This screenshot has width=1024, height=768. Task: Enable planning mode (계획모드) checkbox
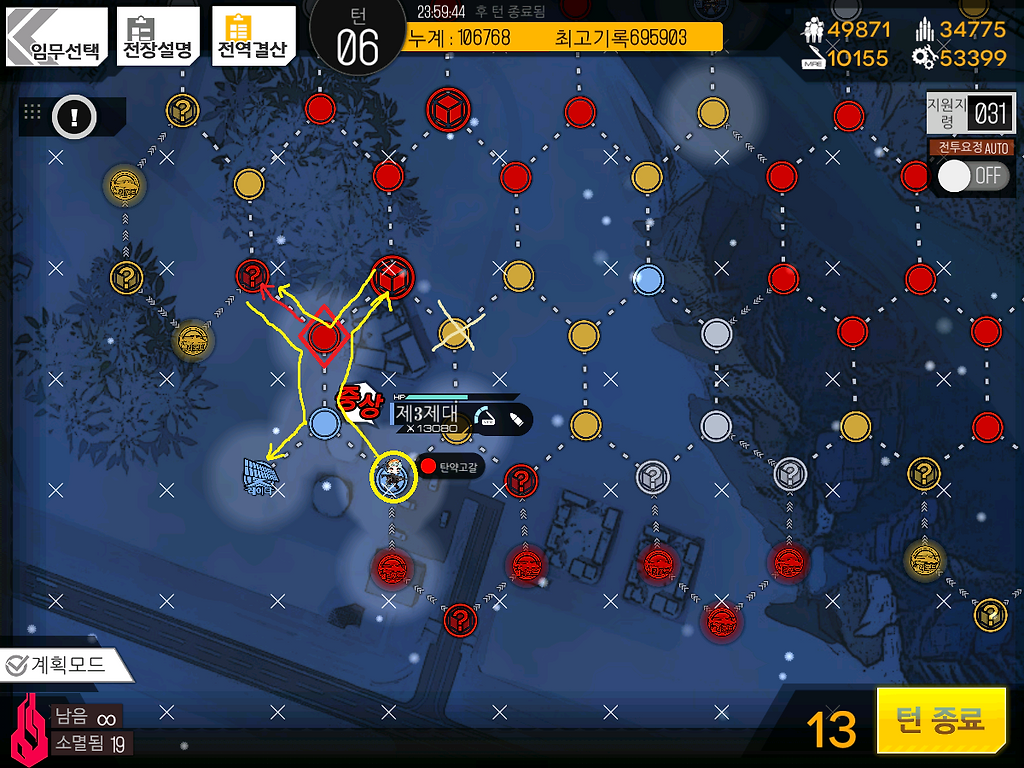point(56,664)
